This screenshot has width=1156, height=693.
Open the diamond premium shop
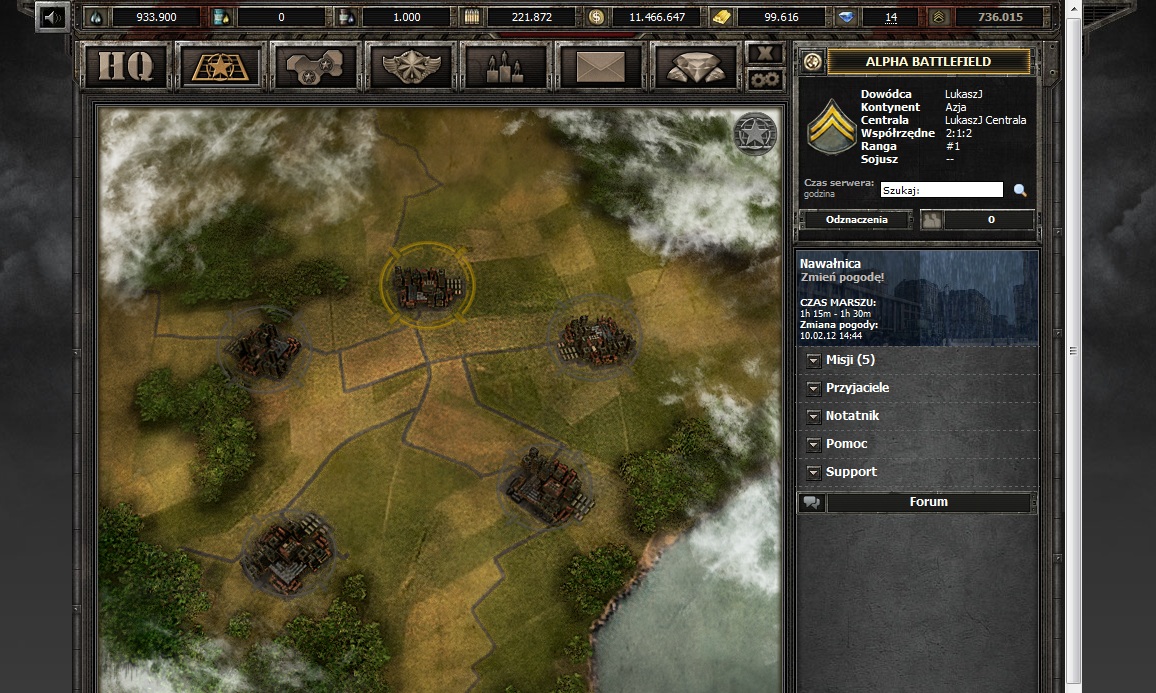coord(696,67)
